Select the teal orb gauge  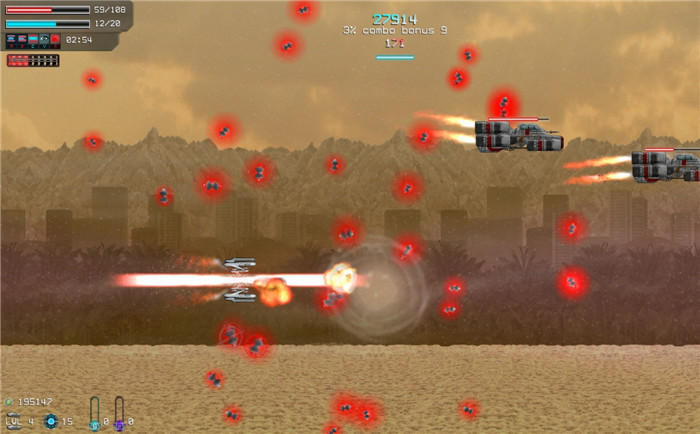(x=95, y=413)
